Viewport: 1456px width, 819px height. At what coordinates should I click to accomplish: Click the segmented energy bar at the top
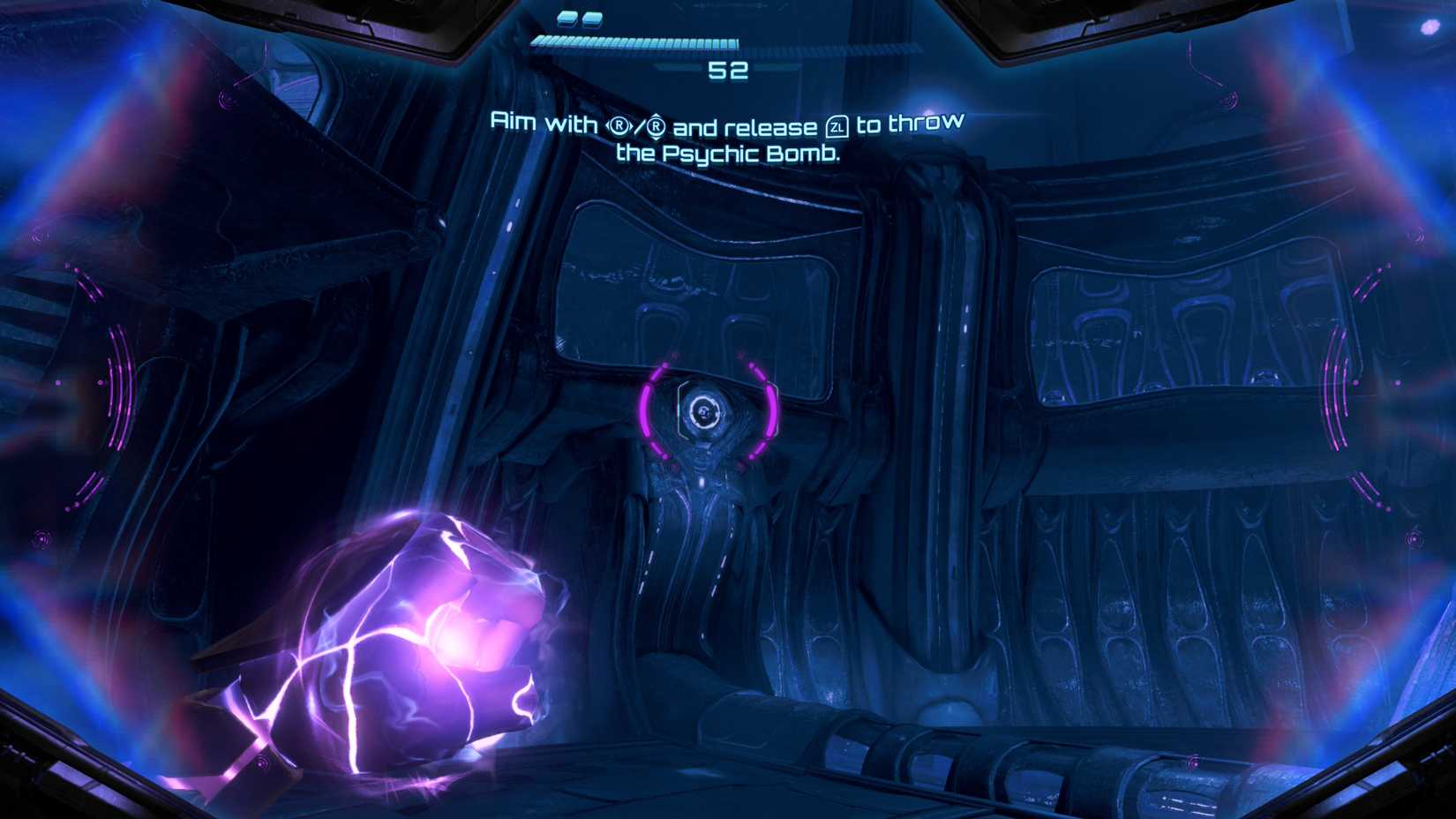tap(635, 41)
